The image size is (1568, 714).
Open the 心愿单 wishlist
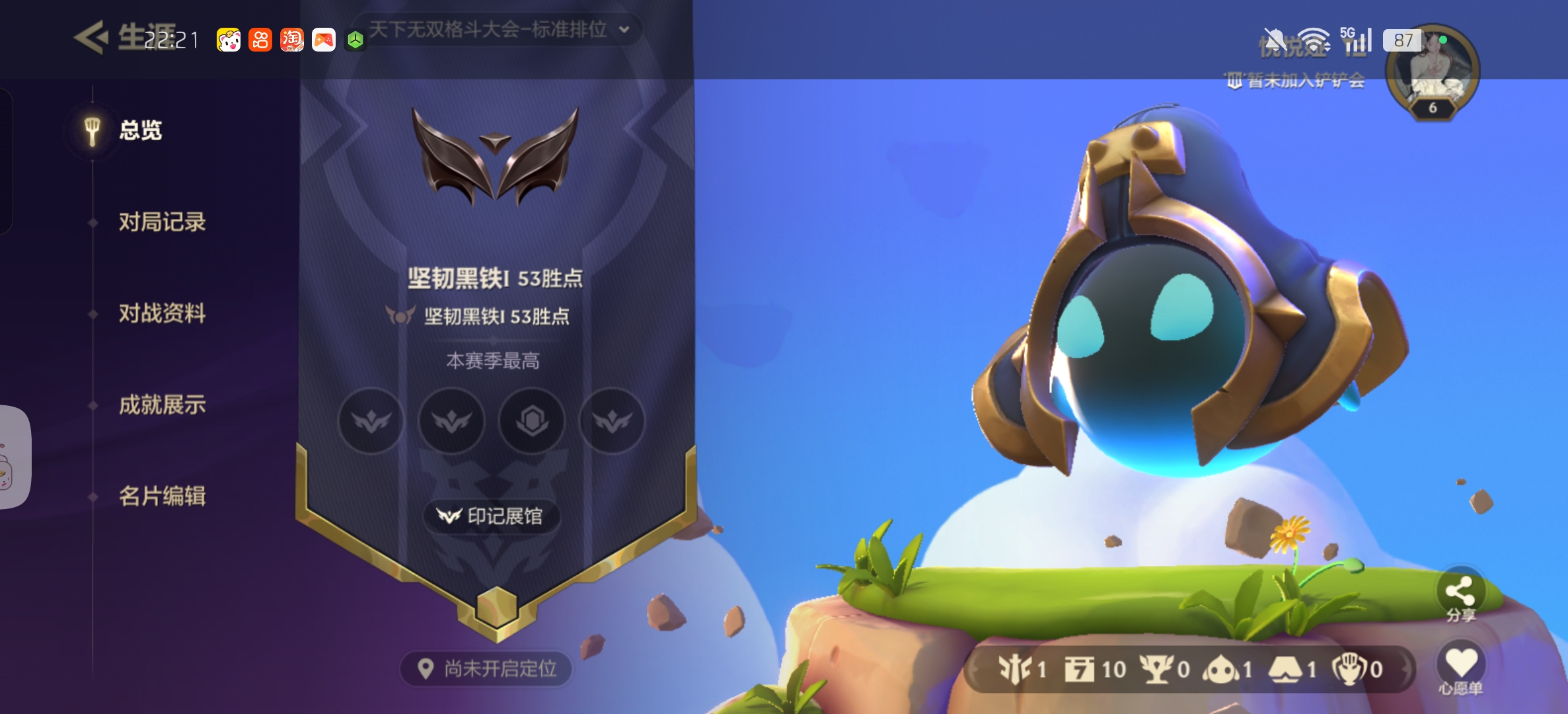pos(1460,666)
